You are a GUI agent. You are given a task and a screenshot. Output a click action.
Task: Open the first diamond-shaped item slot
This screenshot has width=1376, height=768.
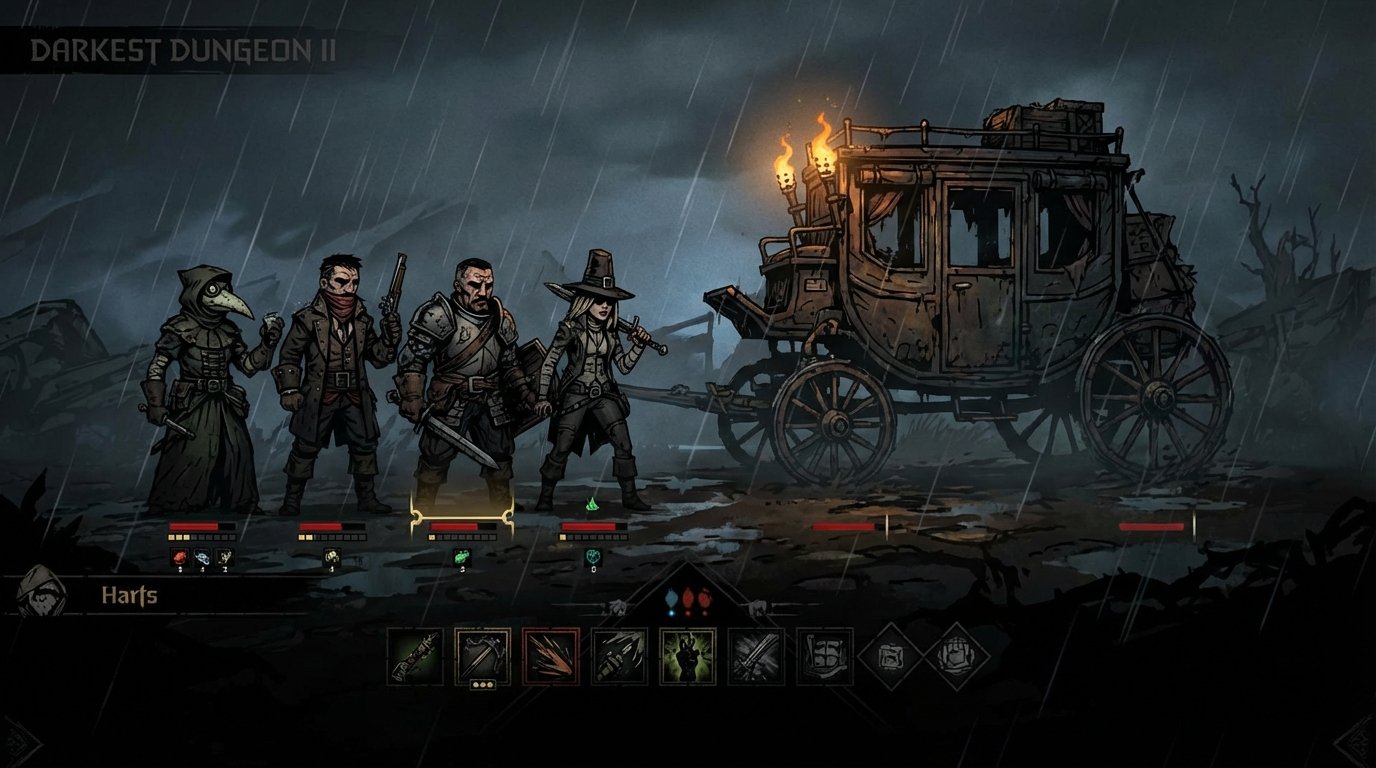click(x=890, y=655)
